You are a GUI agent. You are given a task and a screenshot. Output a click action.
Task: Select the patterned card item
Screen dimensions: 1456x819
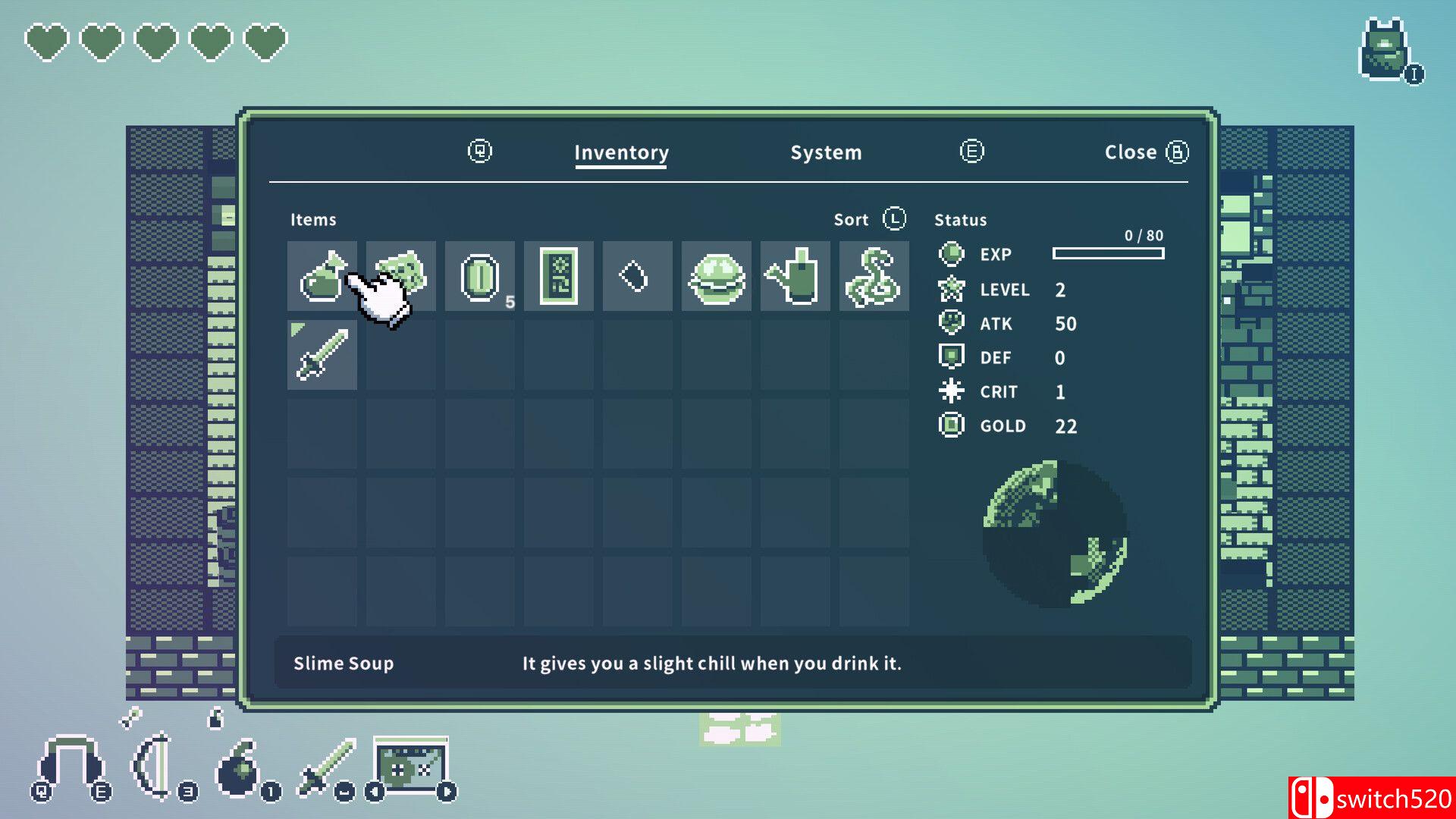click(x=558, y=276)
